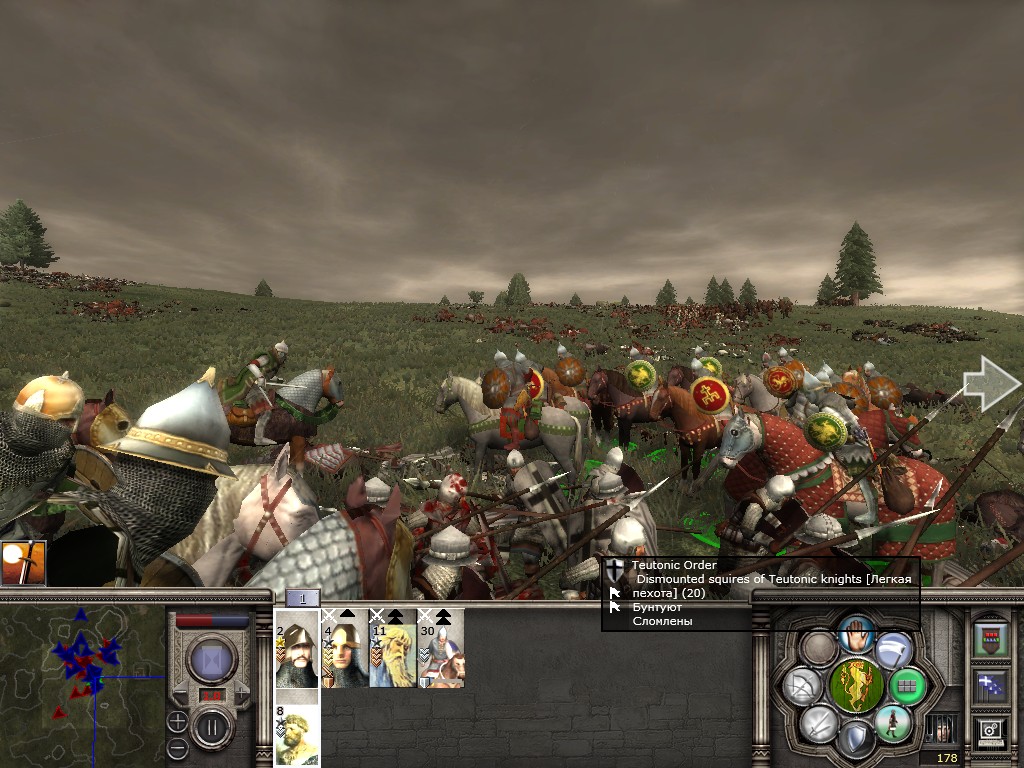Order withdrawal with the white flag button

pos(893,649)
